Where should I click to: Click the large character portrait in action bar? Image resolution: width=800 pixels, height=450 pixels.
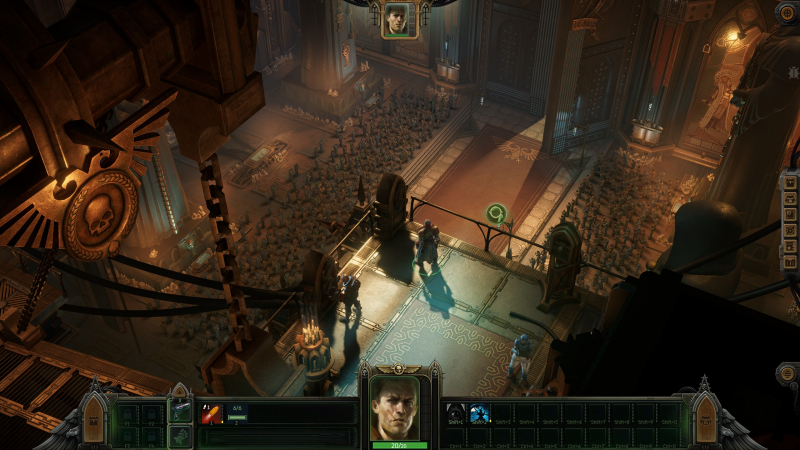click(x=398, y=408)
